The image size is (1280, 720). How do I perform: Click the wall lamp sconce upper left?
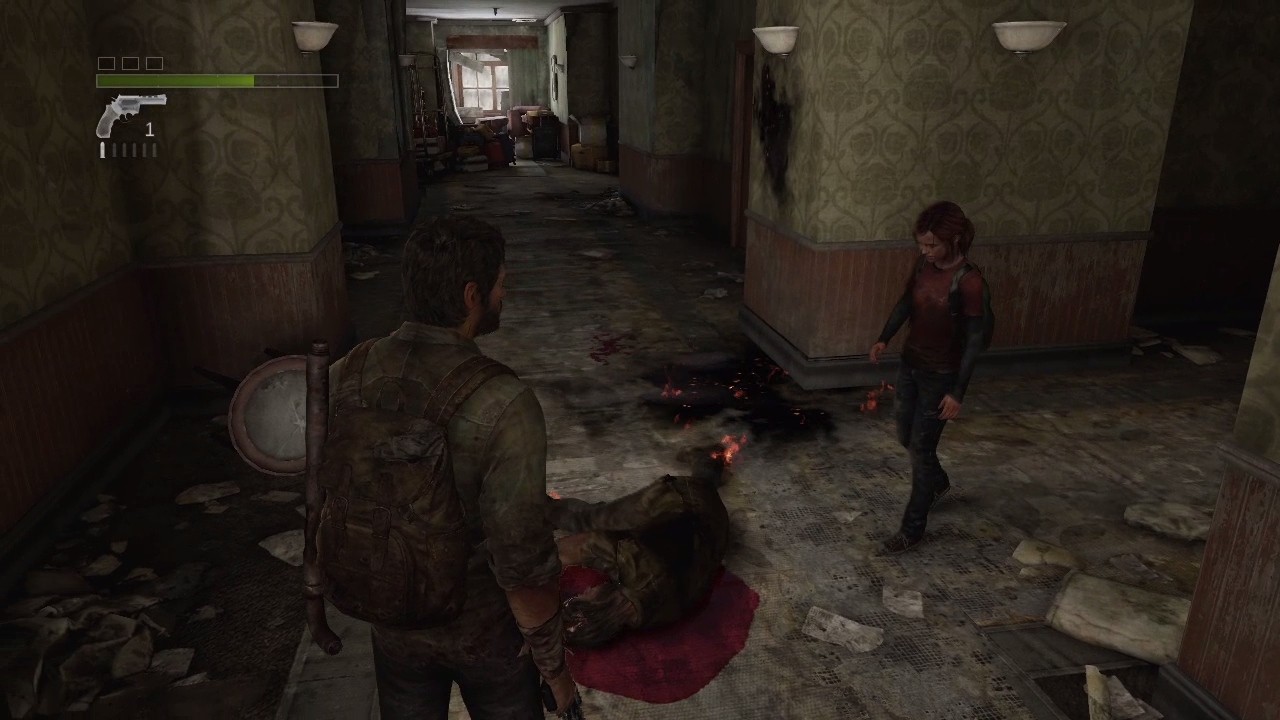pyautogui.click(x=312, y=35)
